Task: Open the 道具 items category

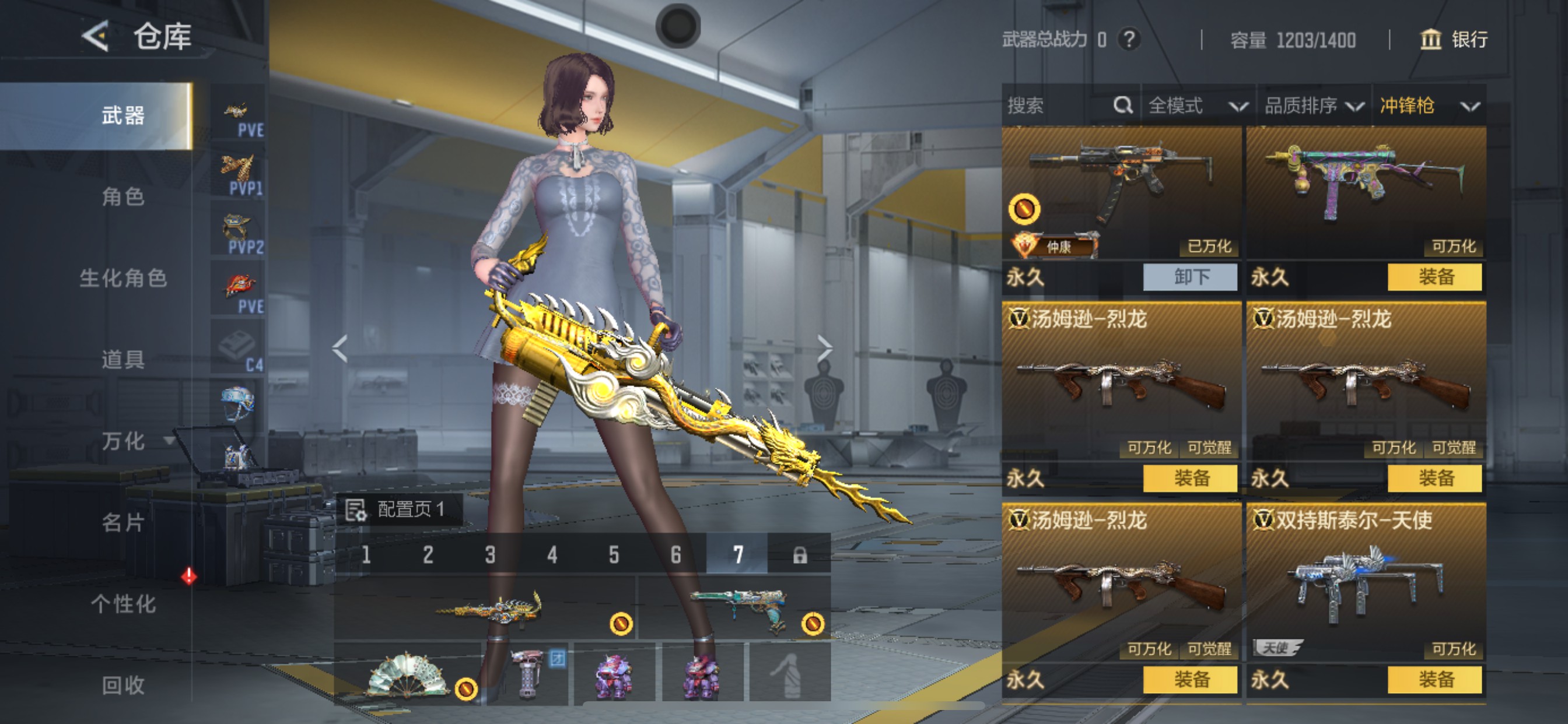Action: [123, 359]
